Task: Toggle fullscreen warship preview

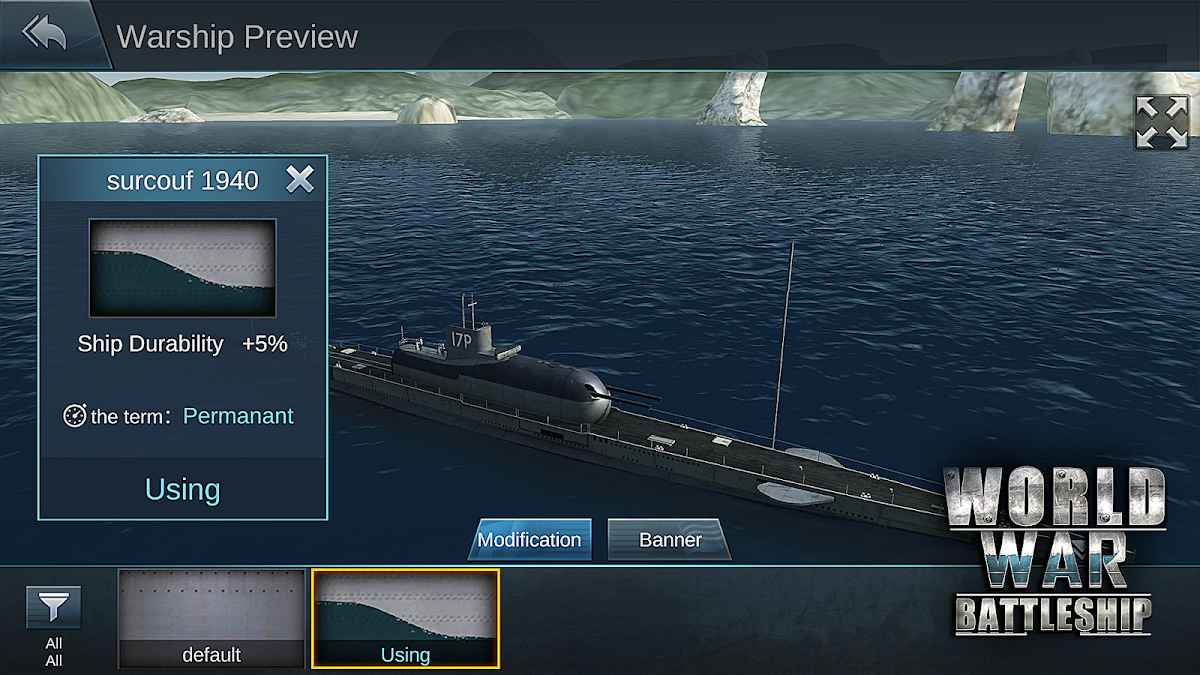Action: coord(1161,123)
